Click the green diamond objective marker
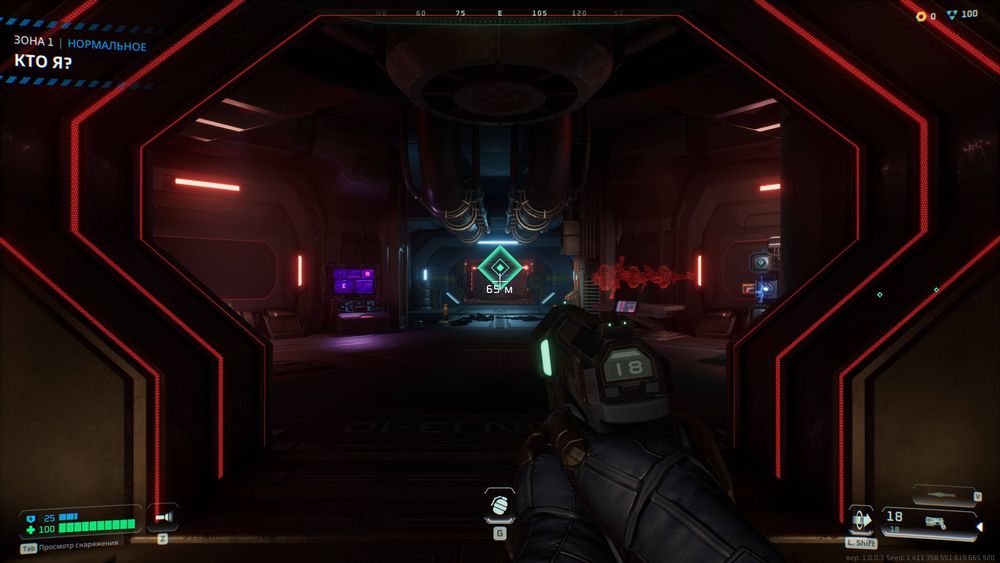The image size is (1000, 563). click(x=497, y=265)
